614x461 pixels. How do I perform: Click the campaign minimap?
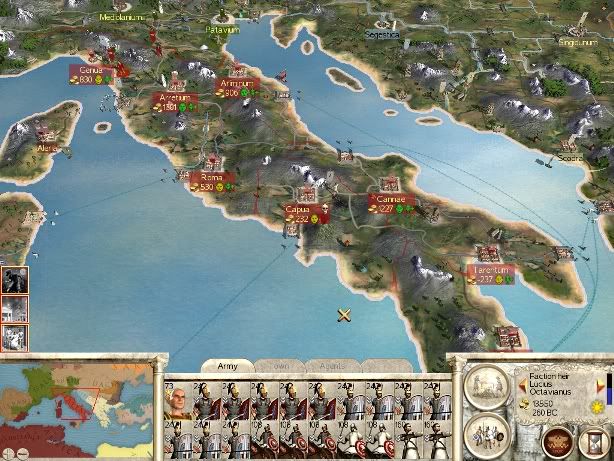point(75,411)
